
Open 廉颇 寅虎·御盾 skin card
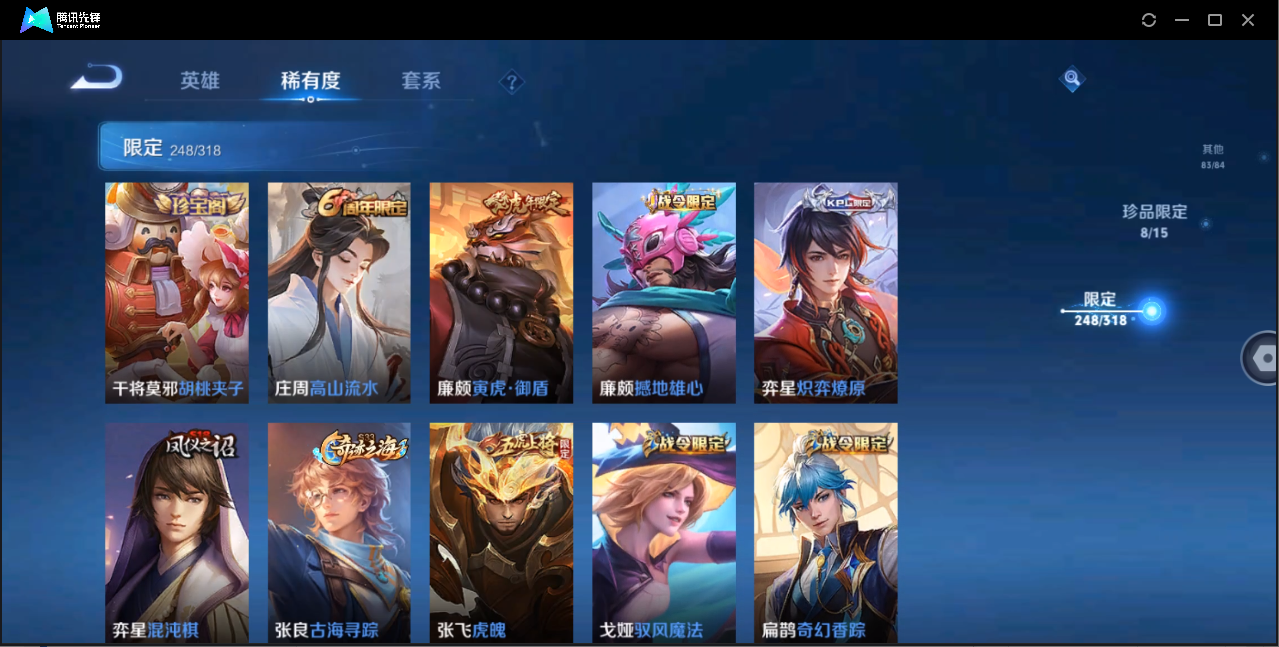tap(501, 293)
